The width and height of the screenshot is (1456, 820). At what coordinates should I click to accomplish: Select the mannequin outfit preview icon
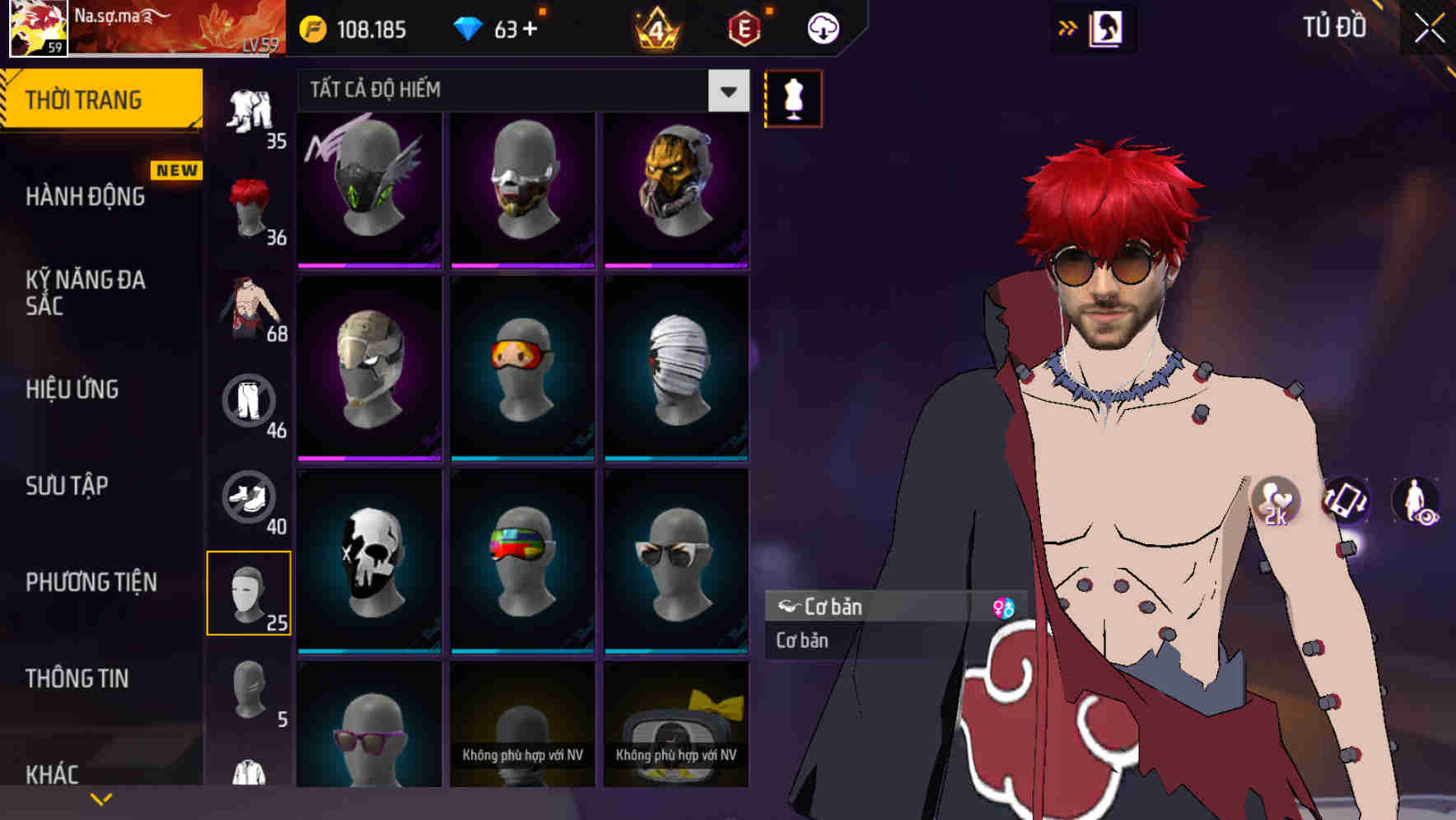pos(792,98)
